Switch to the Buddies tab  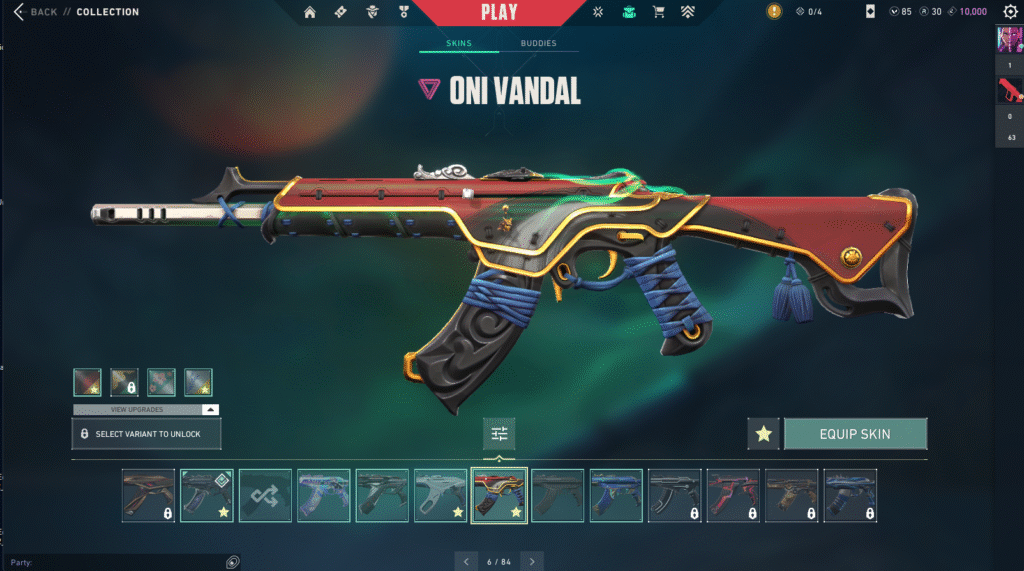coord(539,44)
